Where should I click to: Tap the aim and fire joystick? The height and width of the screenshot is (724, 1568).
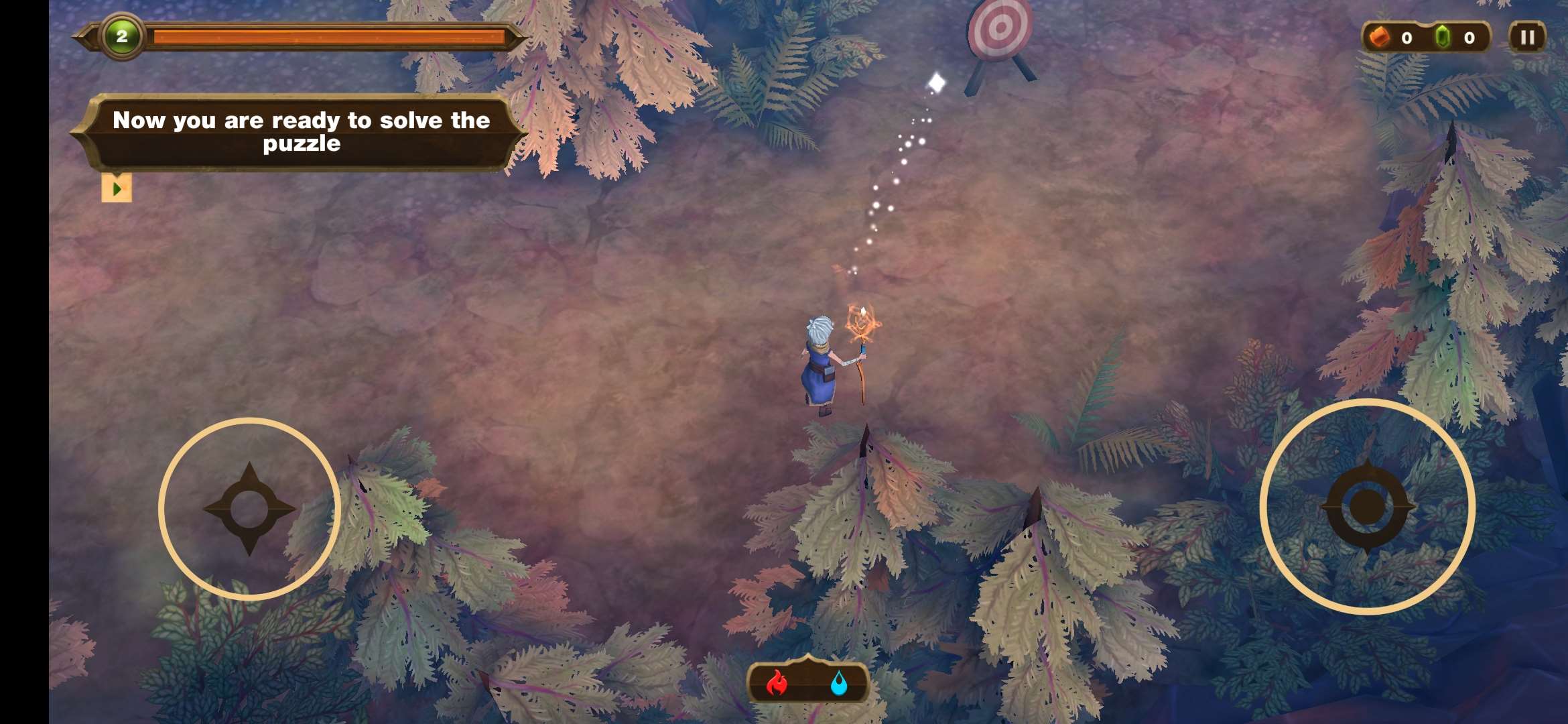pos(1367,506)
